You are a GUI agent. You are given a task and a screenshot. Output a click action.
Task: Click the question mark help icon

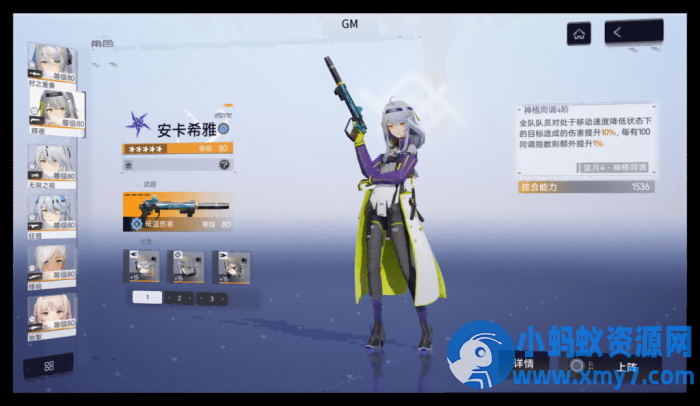pos(224,164)
